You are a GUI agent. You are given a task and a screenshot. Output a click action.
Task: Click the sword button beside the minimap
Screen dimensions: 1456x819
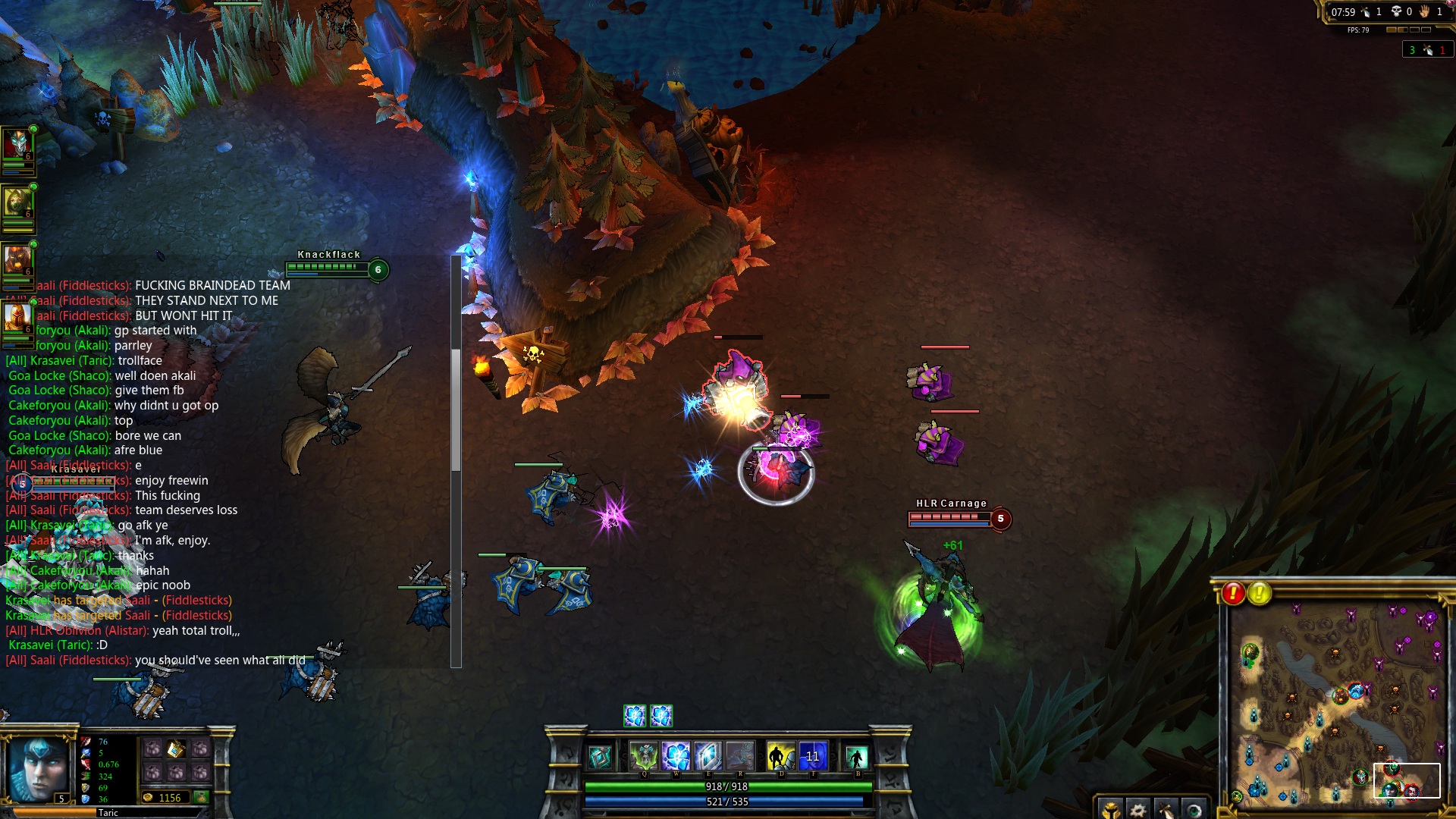coord(1166,810)
